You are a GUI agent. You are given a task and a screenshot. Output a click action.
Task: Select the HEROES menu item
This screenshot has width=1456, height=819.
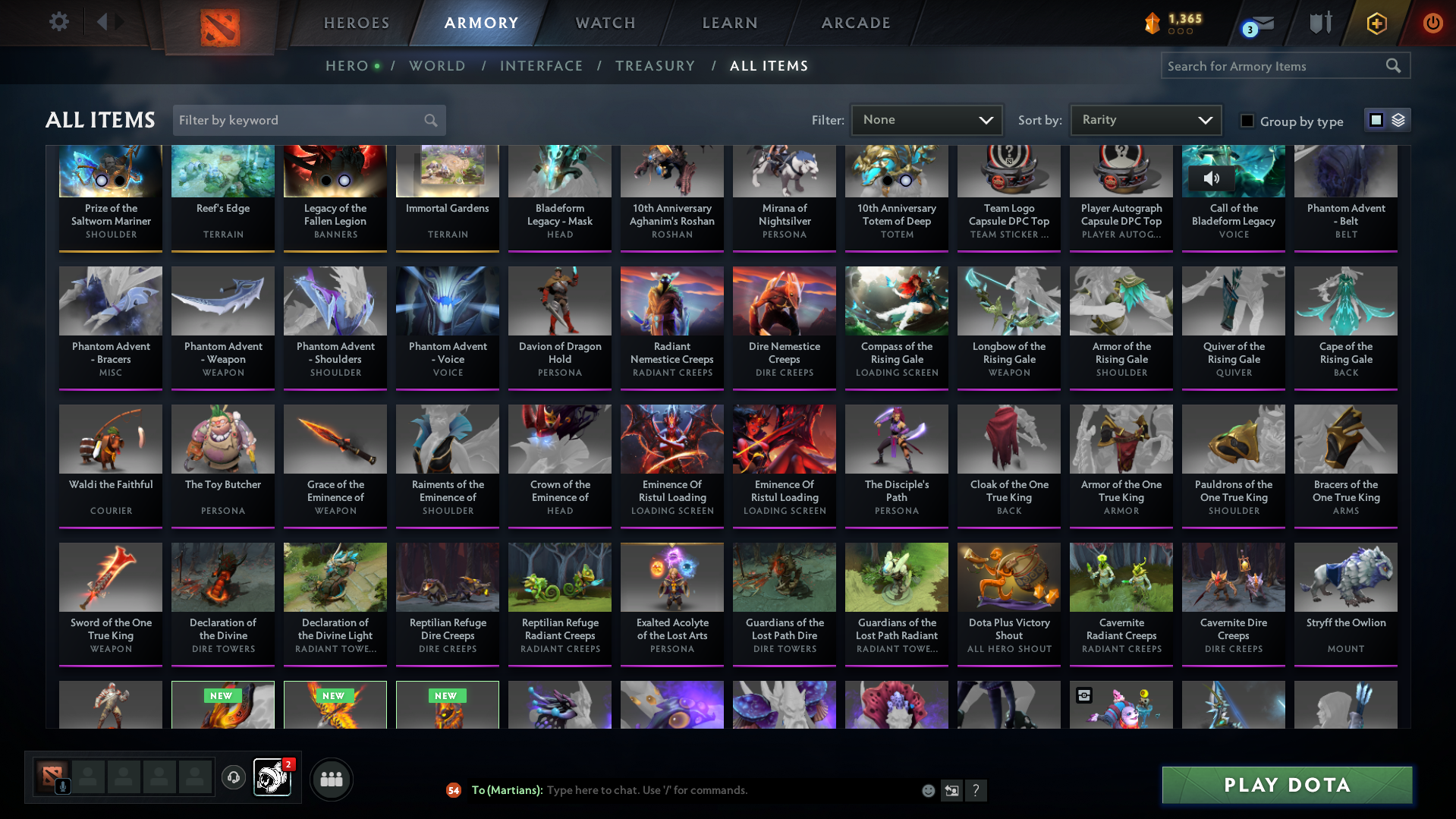pos(356,23)
